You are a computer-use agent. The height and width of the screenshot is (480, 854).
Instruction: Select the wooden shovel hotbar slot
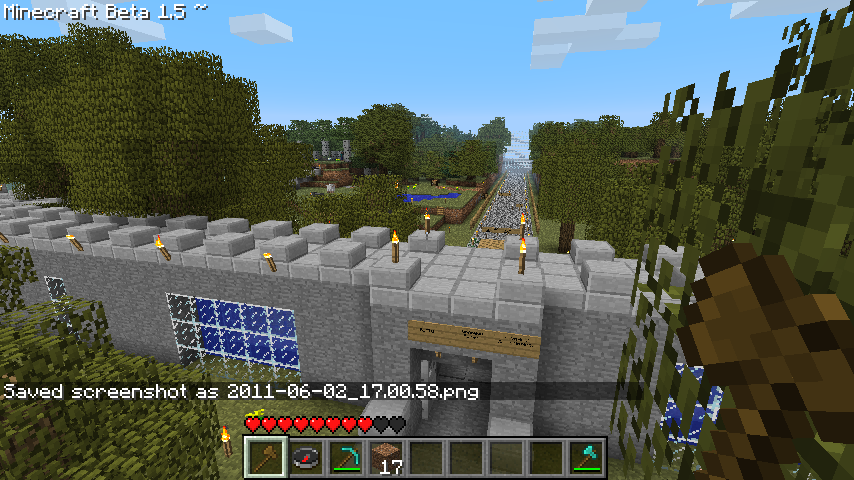266,458
